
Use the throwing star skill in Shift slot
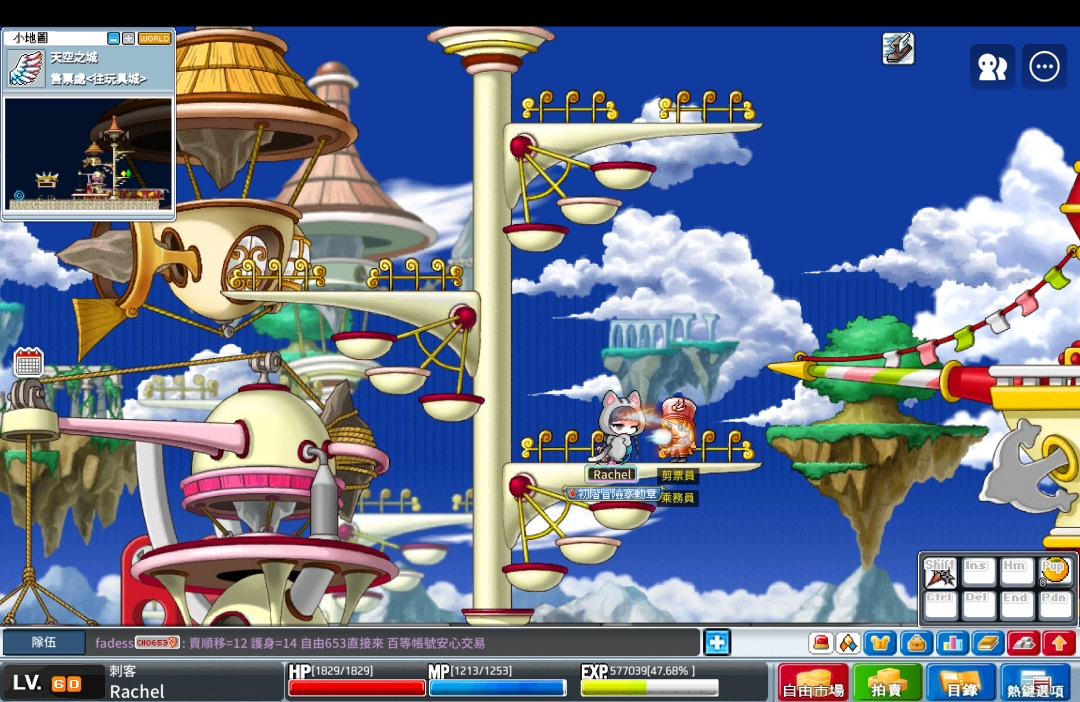[940, 573]
